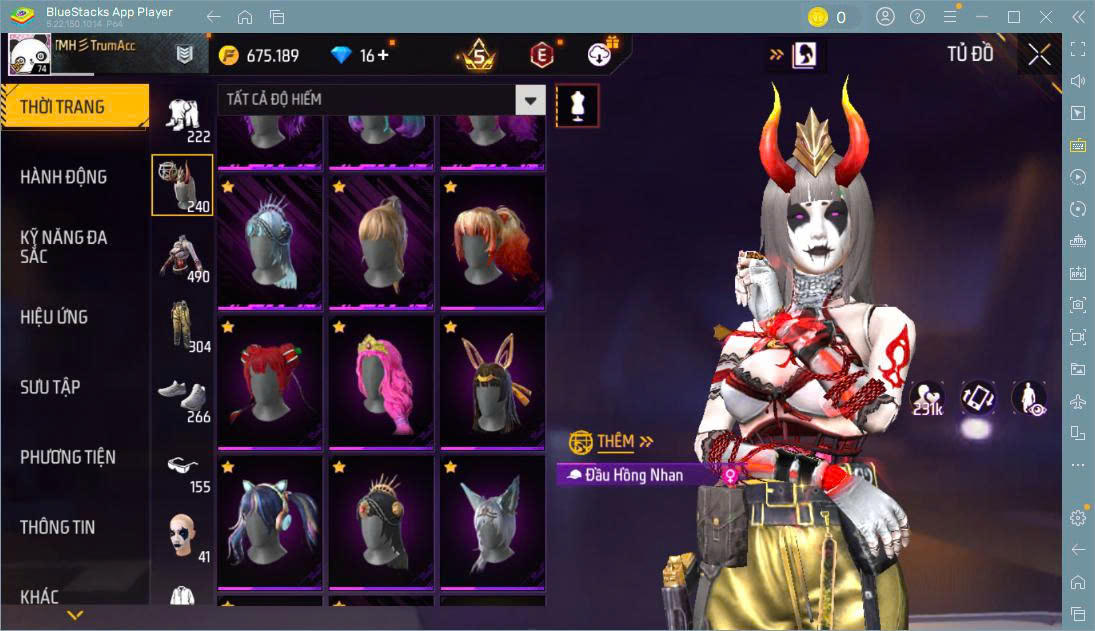Close the wardrobe with the X
1095x631 pixels.
pyautogui.click(x=1039, y=55)
